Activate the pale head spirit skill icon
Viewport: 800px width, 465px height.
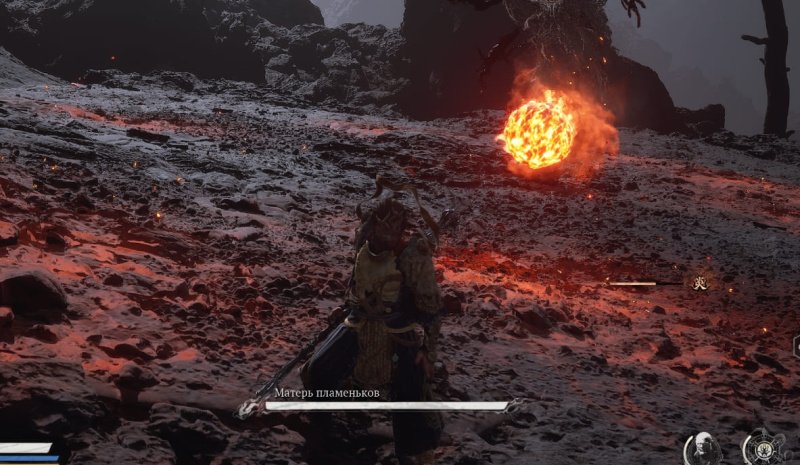tap(704, 448)
